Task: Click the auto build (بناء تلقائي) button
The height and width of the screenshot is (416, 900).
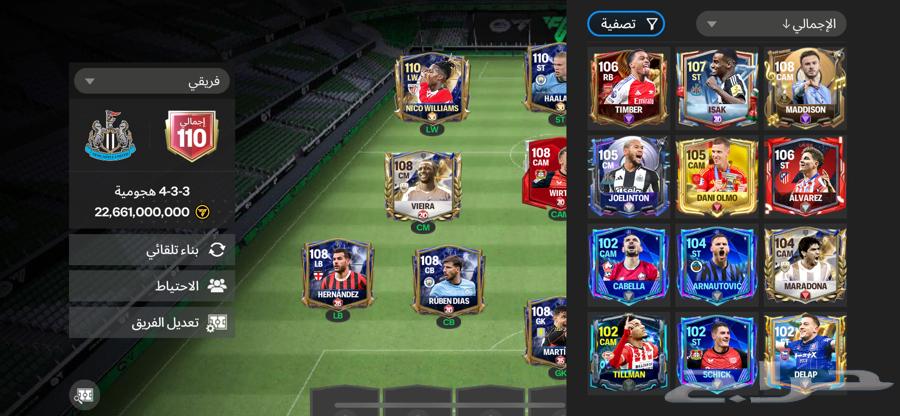Action: coord(152,250)
